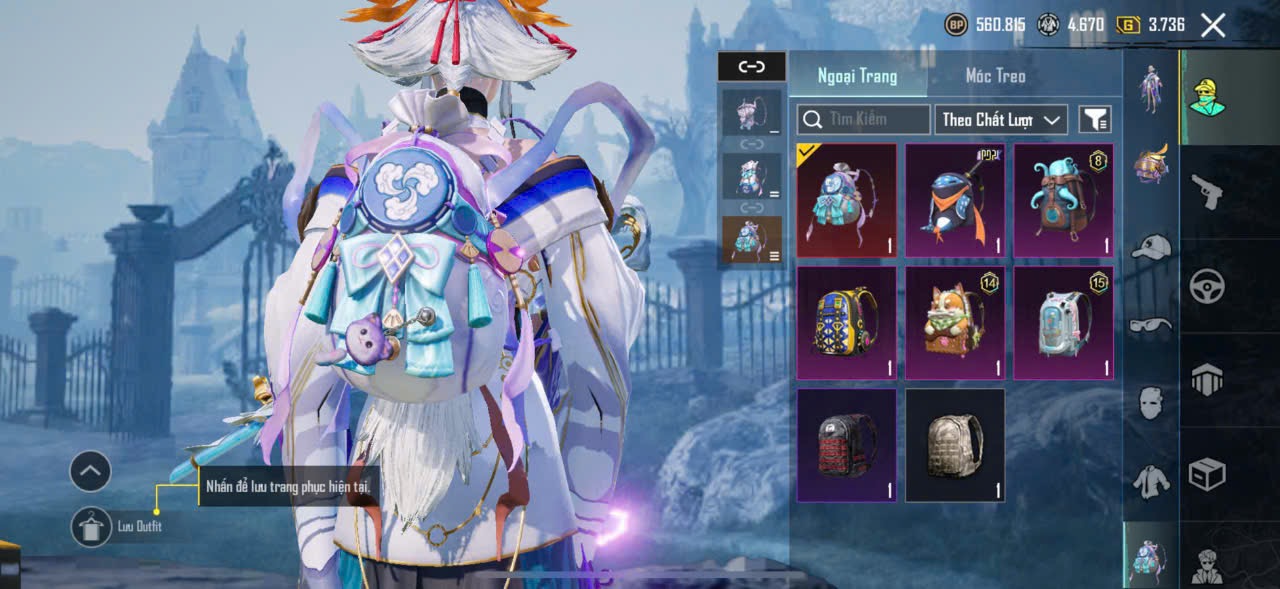Viewport: 1280px width, 589px height.
Task: Open the steering wheel vehicle category
Action: click(1207, 287)
